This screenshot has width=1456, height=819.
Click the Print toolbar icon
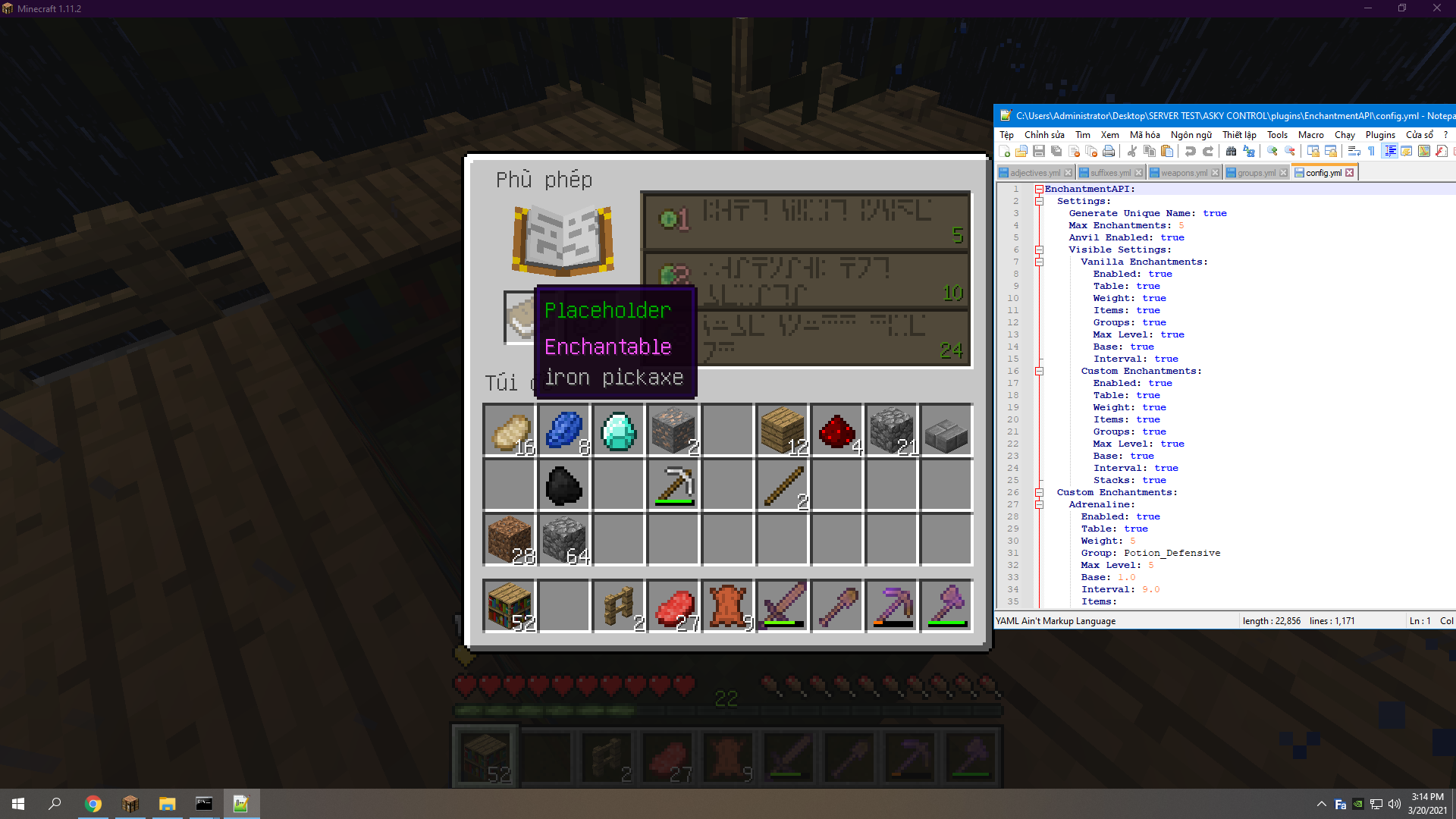pyautogui.click(x=1107, y=151)
